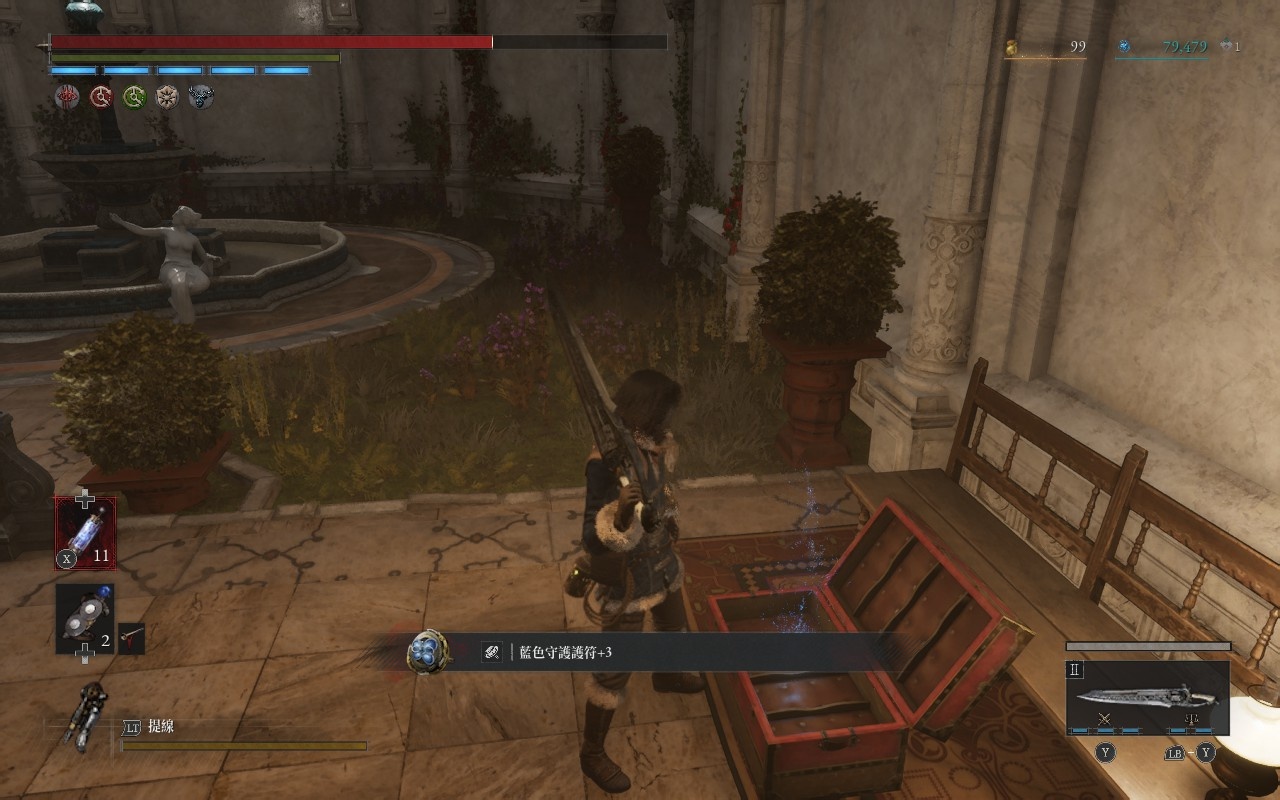The image size is (1280, 800).
Task: Click the green circular gear buff icon
Action: [x=134, y=96]
